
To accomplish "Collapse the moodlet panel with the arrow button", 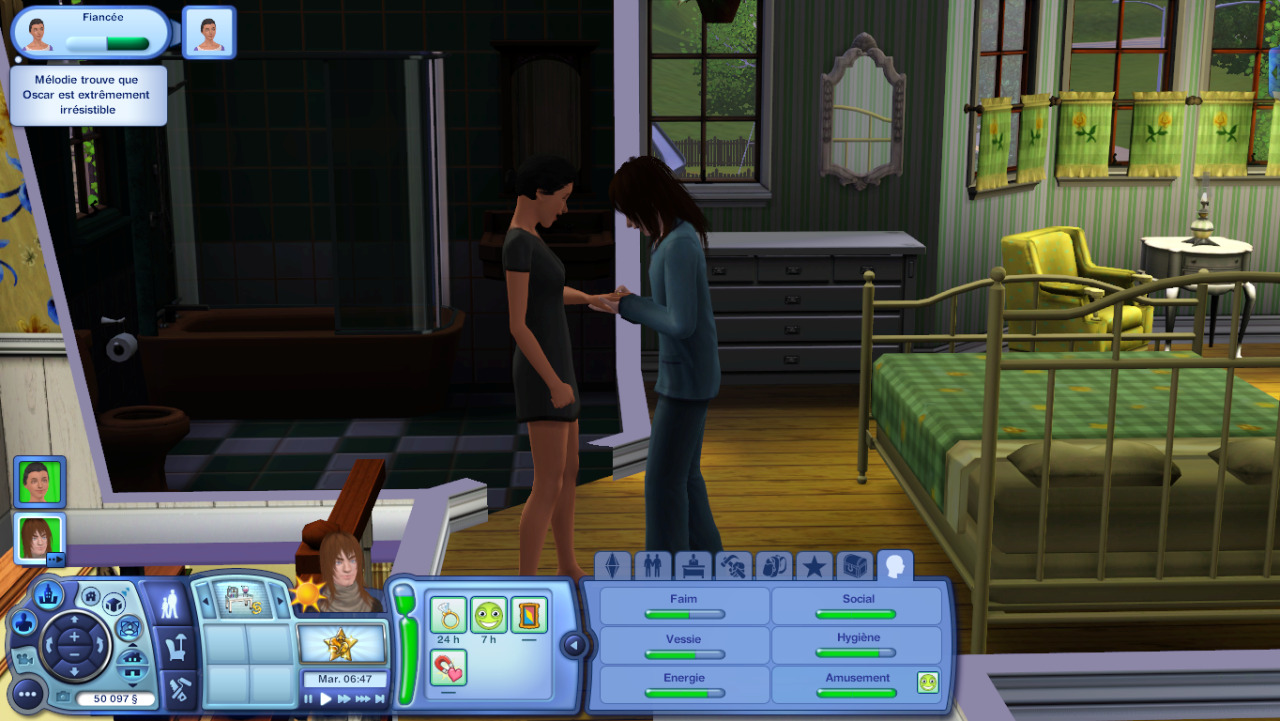I will point(574,645).
